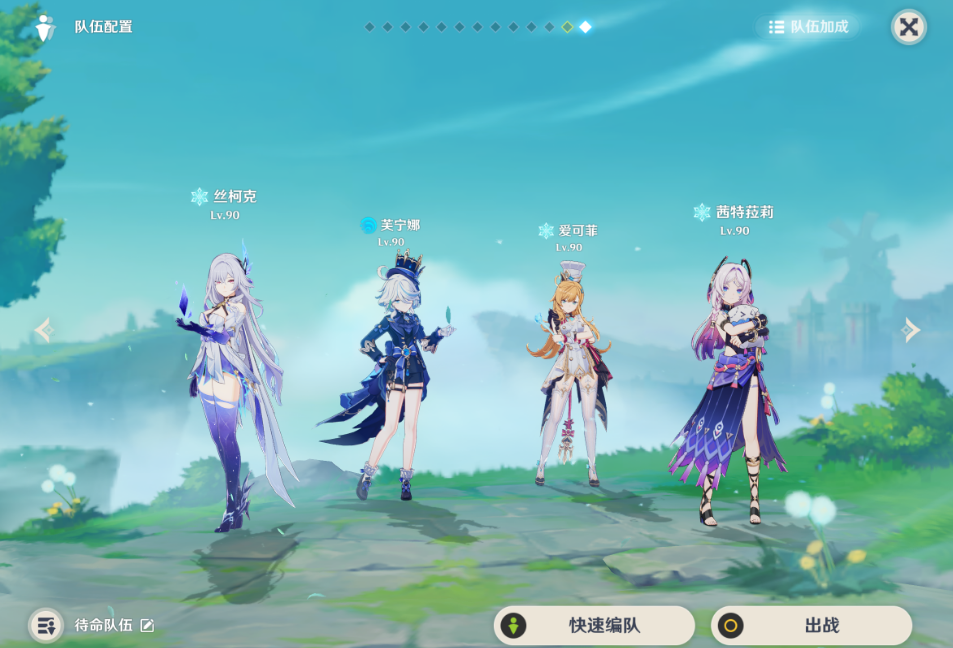Open the 队伍加成 team bonus panel
This screenshot has height=648, width=953.
coord(808,27)
